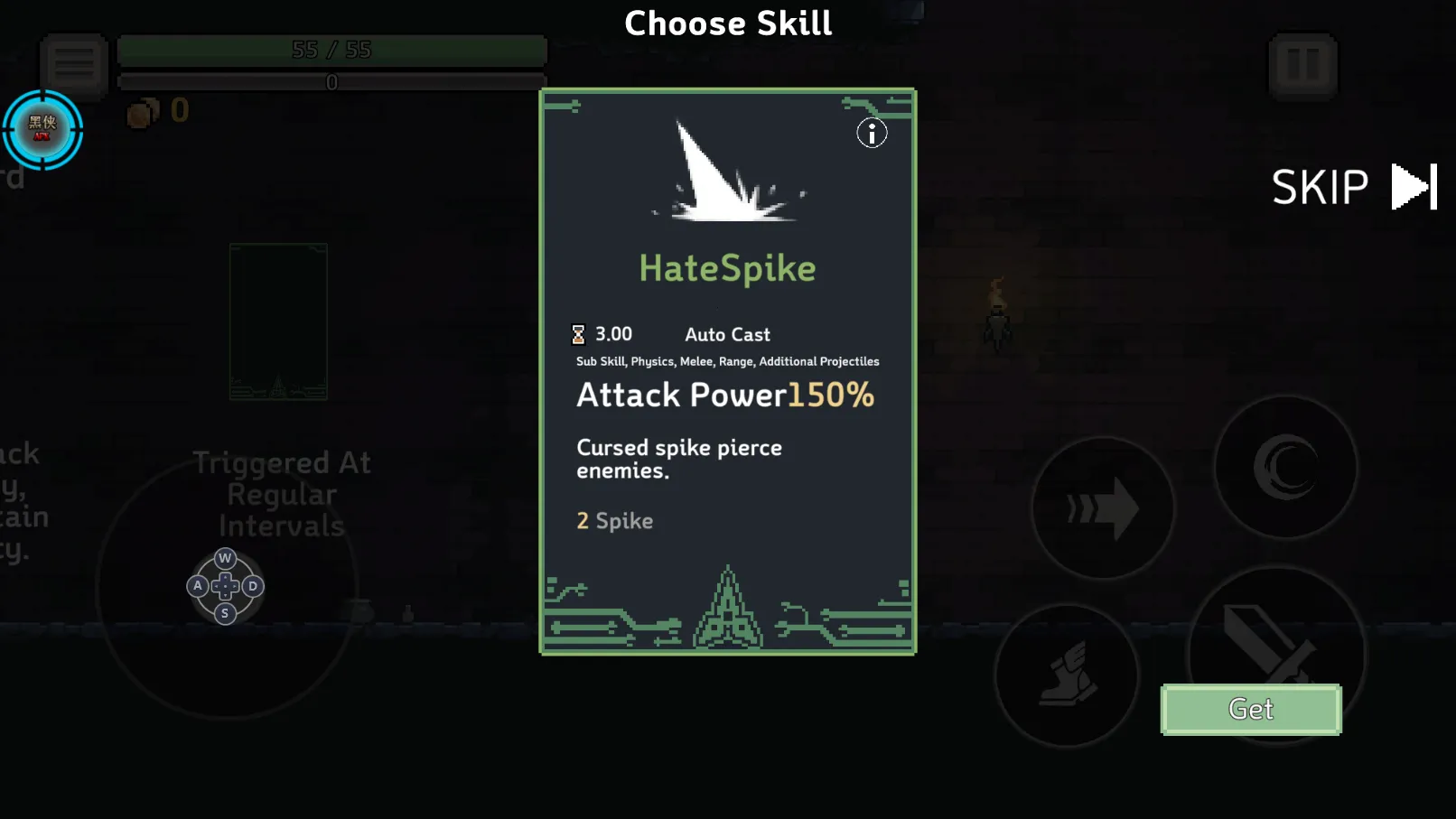Image resolution: width=1456 pixels, height=819 pixels.
Task: Activate the dash arrow ability
Action: click(1103, 508)
